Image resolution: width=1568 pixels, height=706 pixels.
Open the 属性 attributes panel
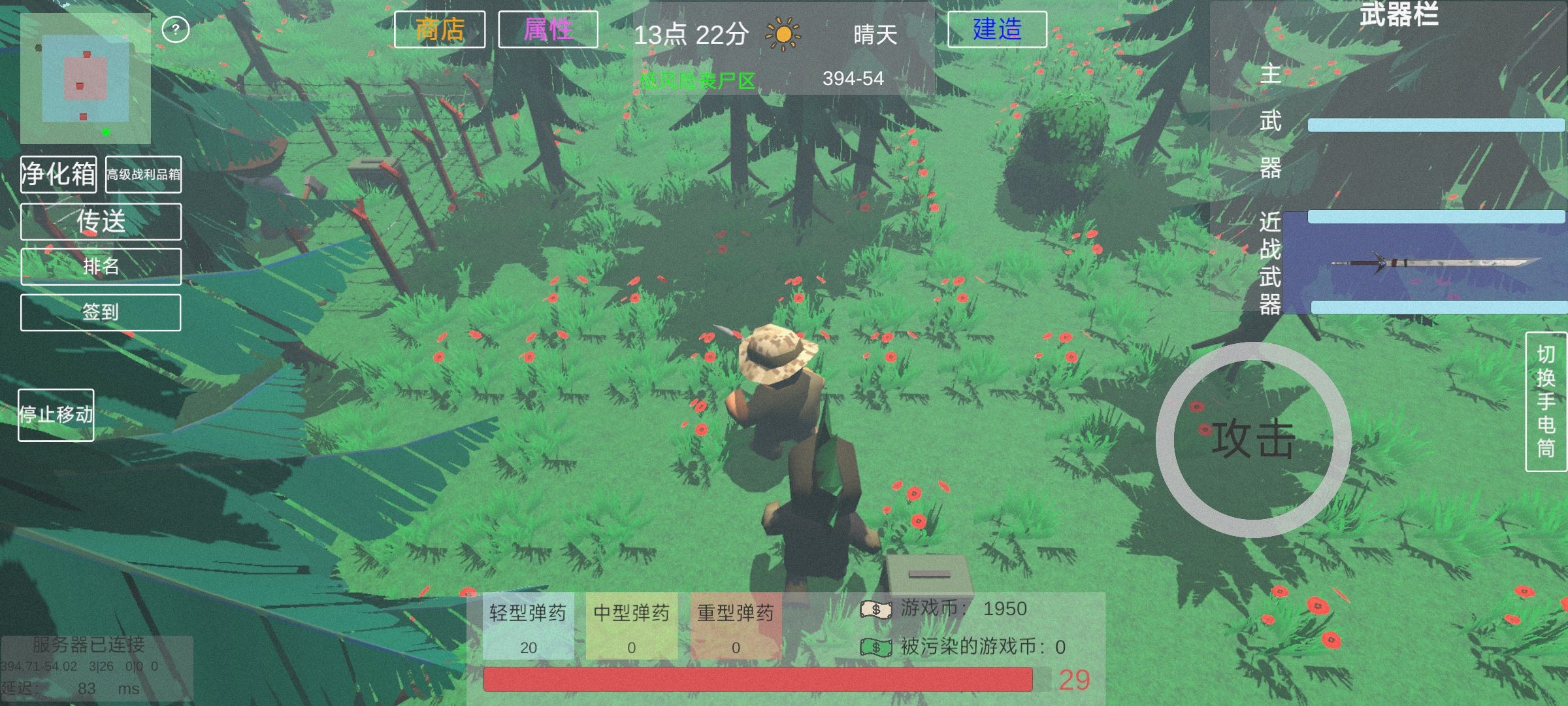point(547,29)
